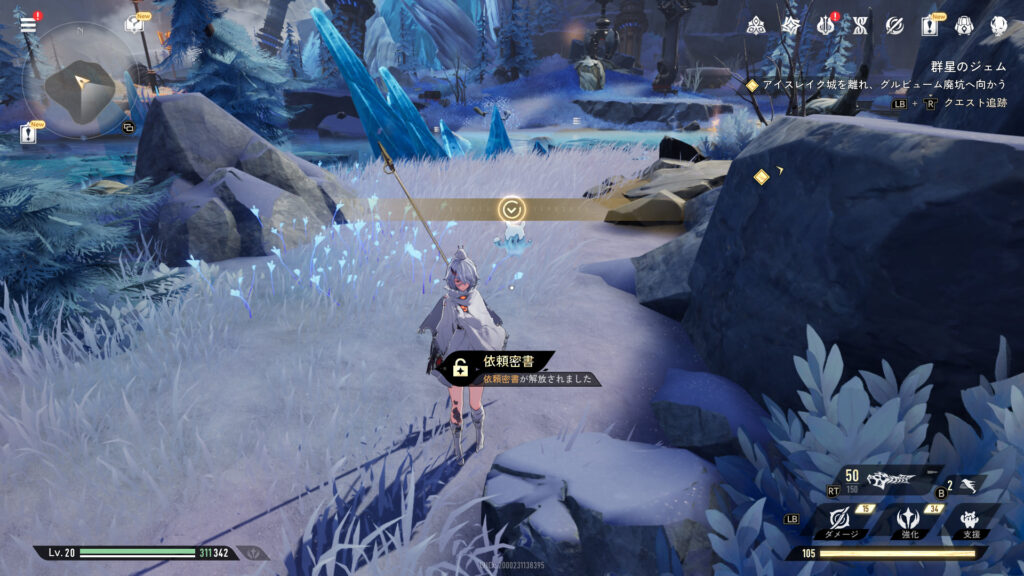This screenshot has height=576, width=1024.
Task: Open the backpack inventory icon
Action: pyautogui.click(x=964, y=25)
